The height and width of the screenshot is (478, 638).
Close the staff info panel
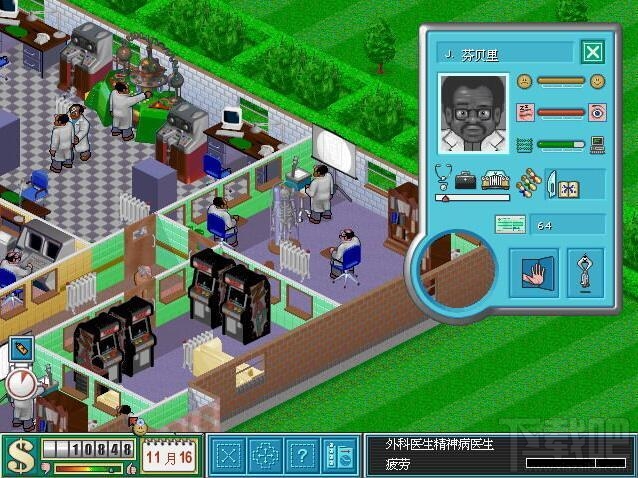(592, 52)
